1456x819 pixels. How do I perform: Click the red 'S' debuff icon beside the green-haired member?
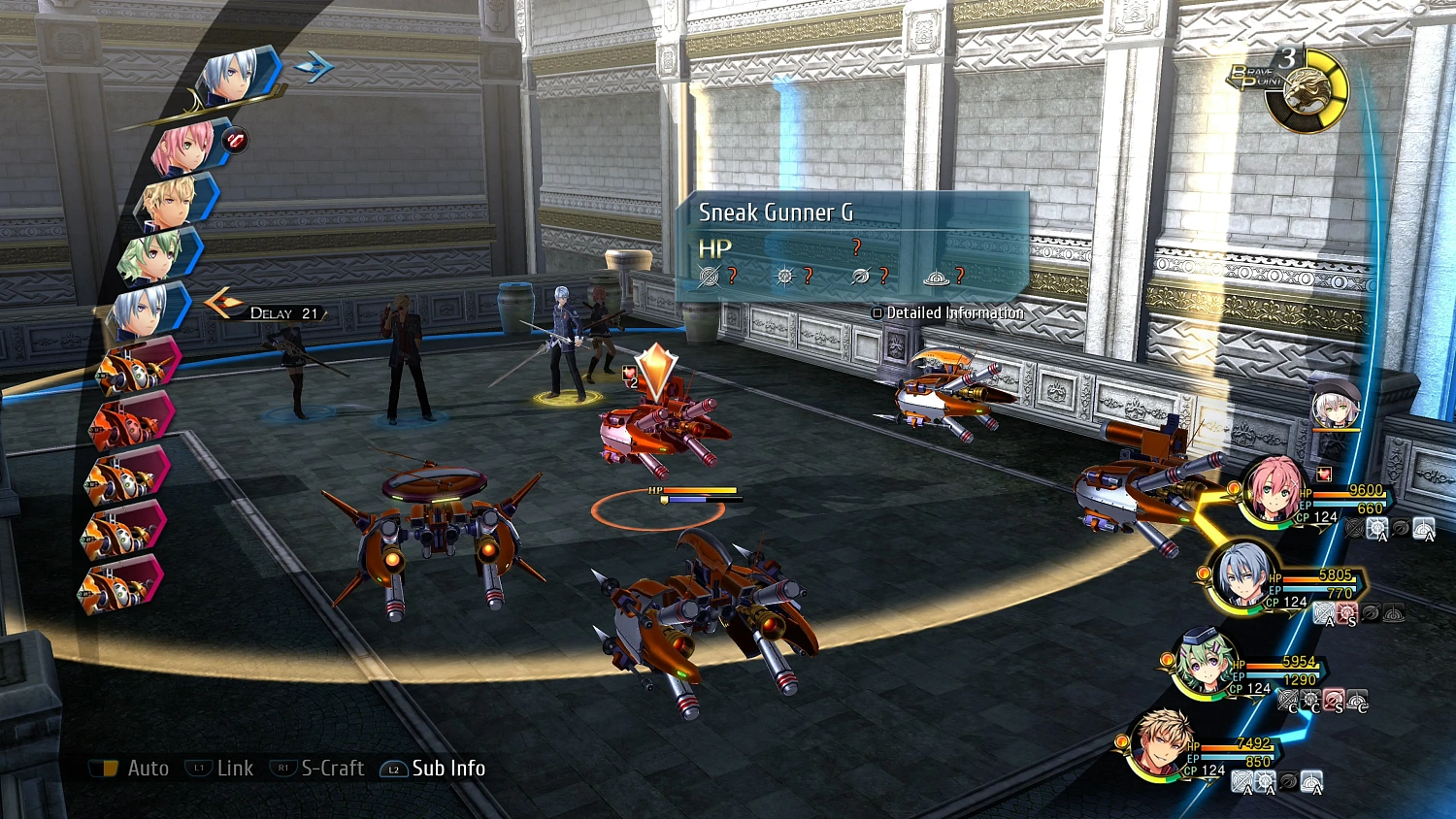1333,699
